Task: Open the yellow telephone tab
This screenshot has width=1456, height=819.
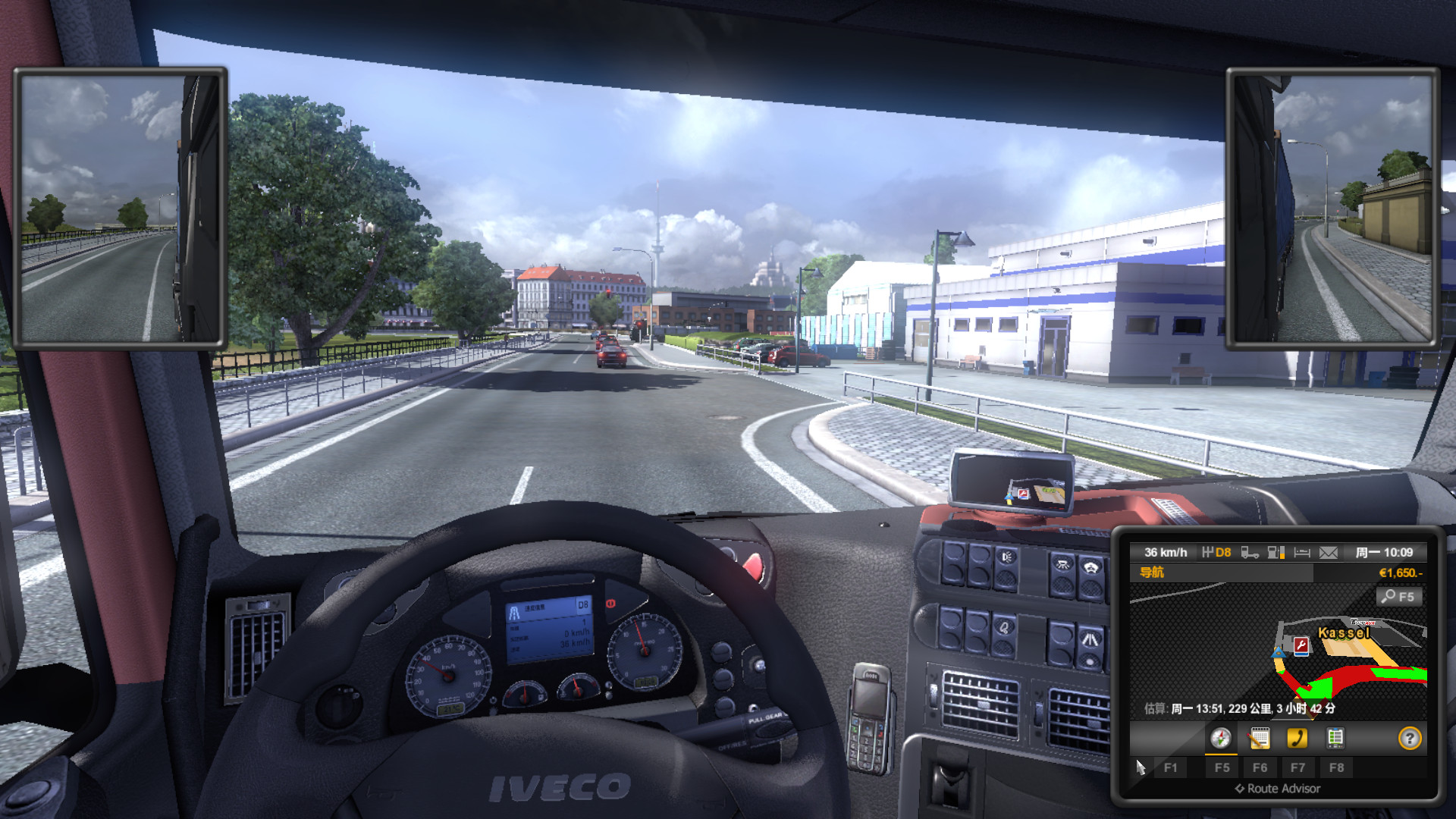Action: (1297, 738)
